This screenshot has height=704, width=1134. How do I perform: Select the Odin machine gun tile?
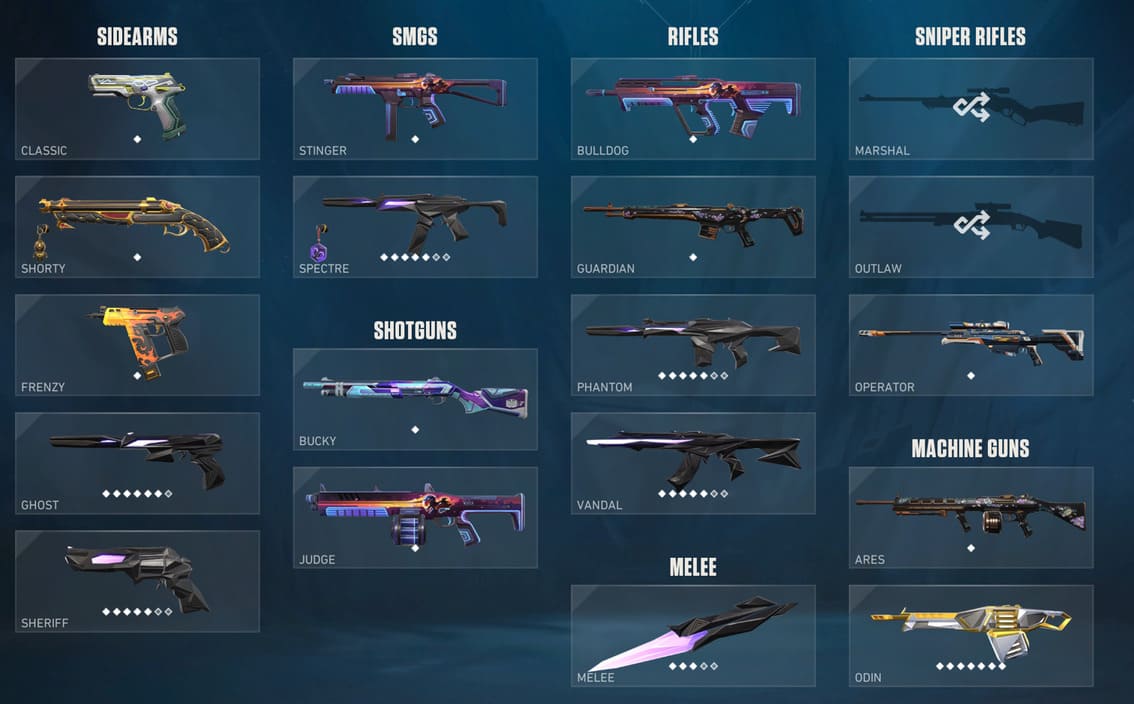(x=971, y=635)
